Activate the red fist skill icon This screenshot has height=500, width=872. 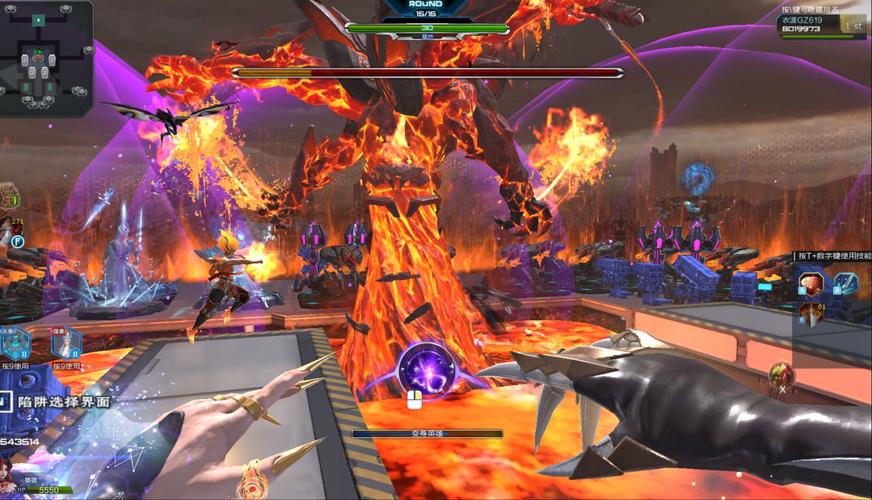(x=811, y=283)
